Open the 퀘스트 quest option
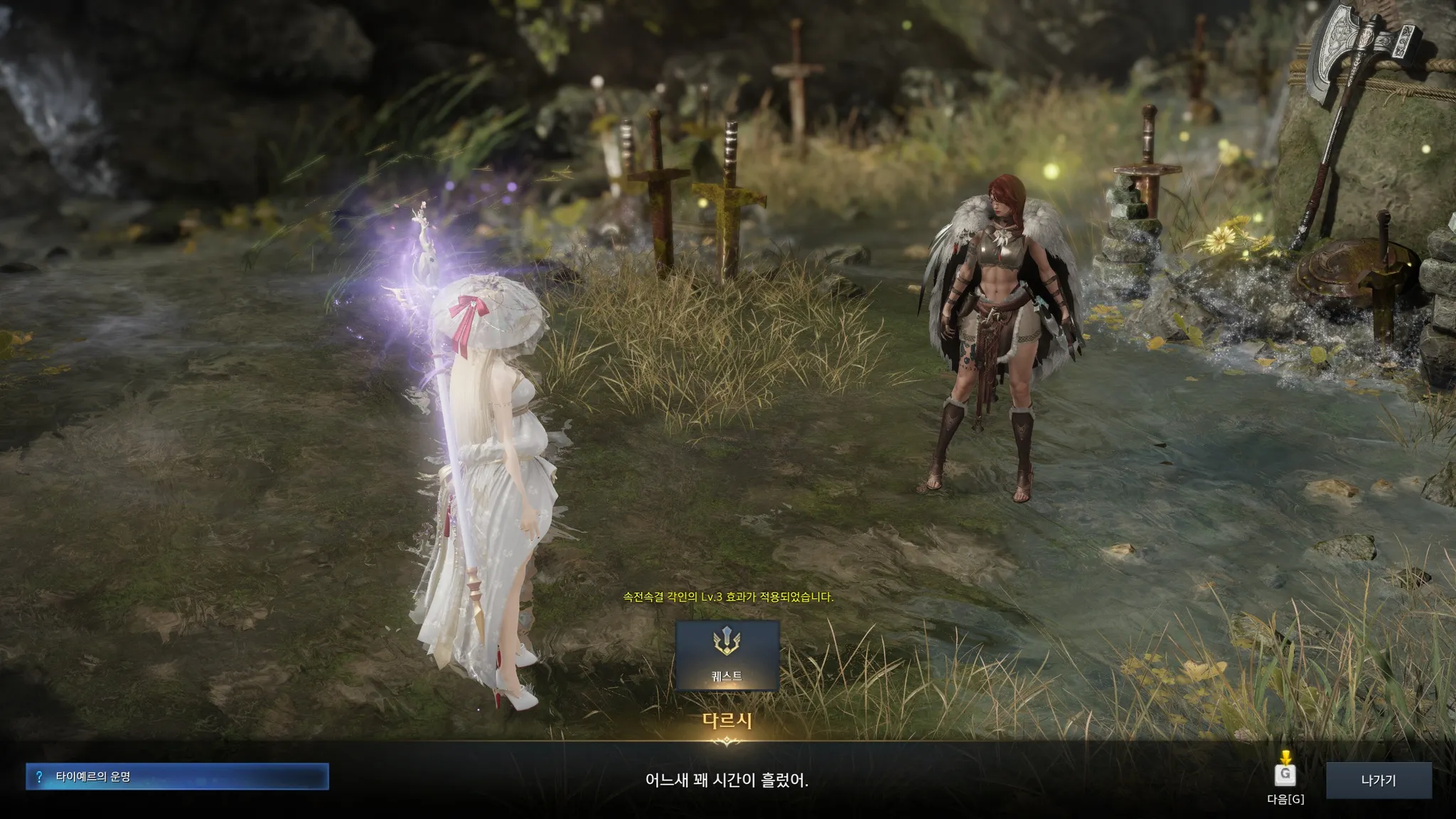Viewport: 1456px width, 819px height. [727, 655]
